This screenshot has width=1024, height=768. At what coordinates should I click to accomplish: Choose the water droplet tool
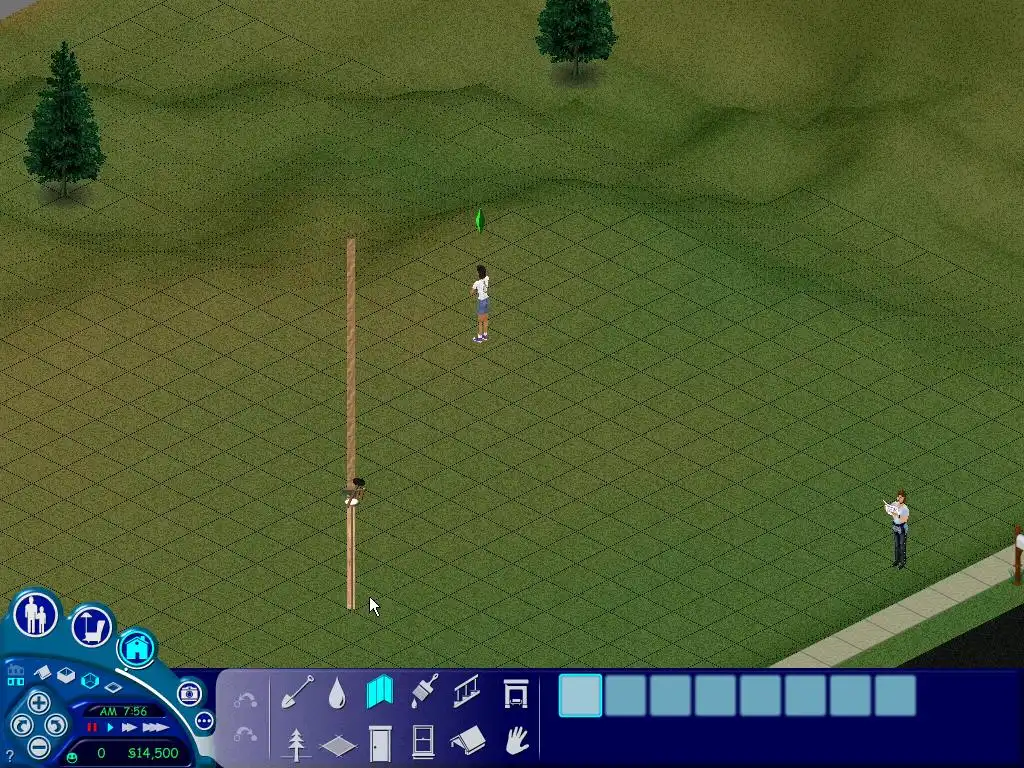337,693
